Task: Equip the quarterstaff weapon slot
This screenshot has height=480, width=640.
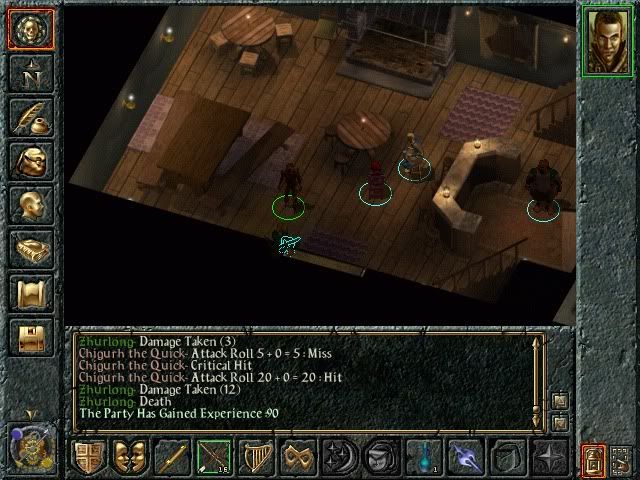Action: (173, 456)
